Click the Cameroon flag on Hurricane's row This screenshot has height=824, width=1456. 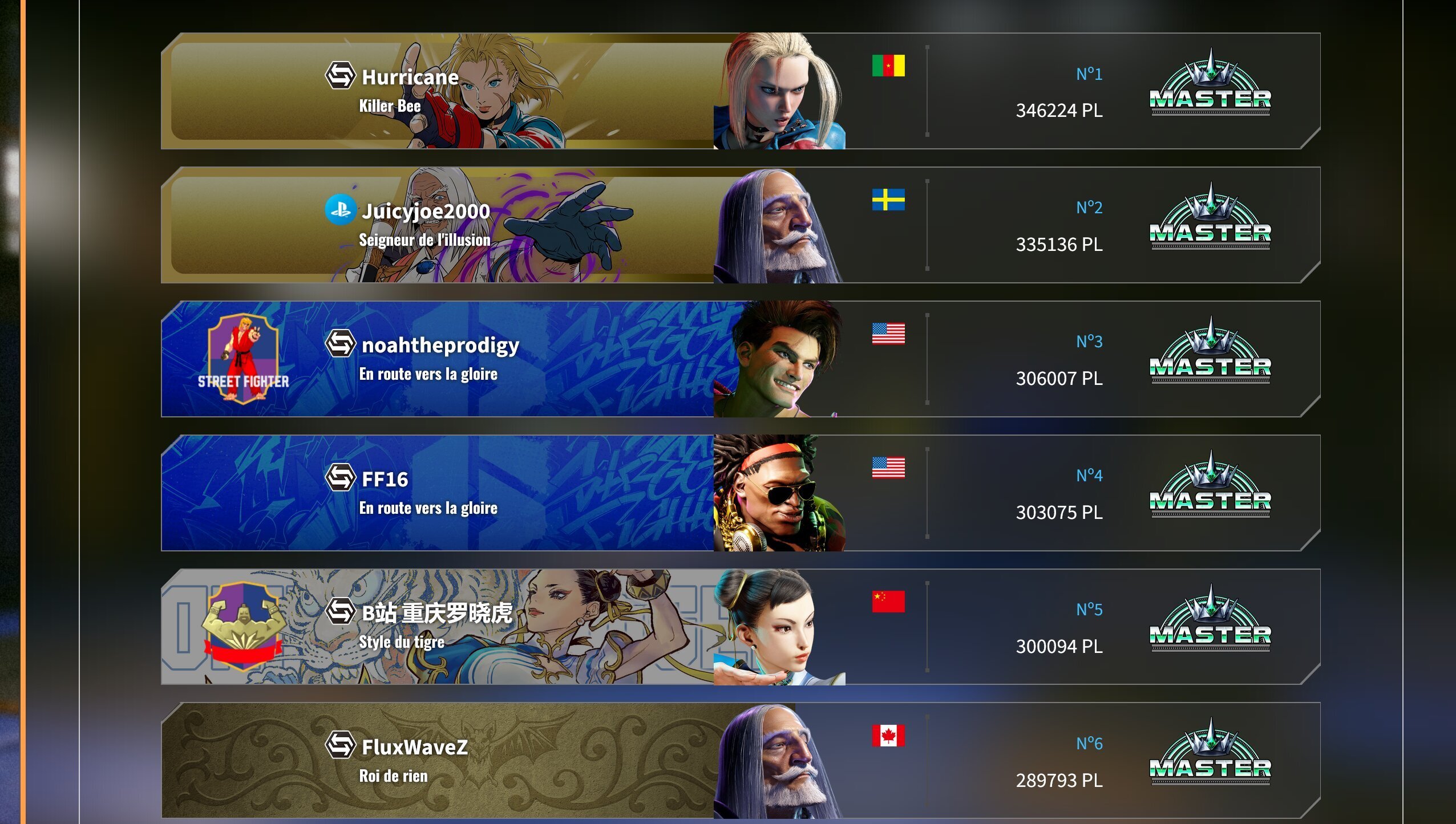[888, 67]
